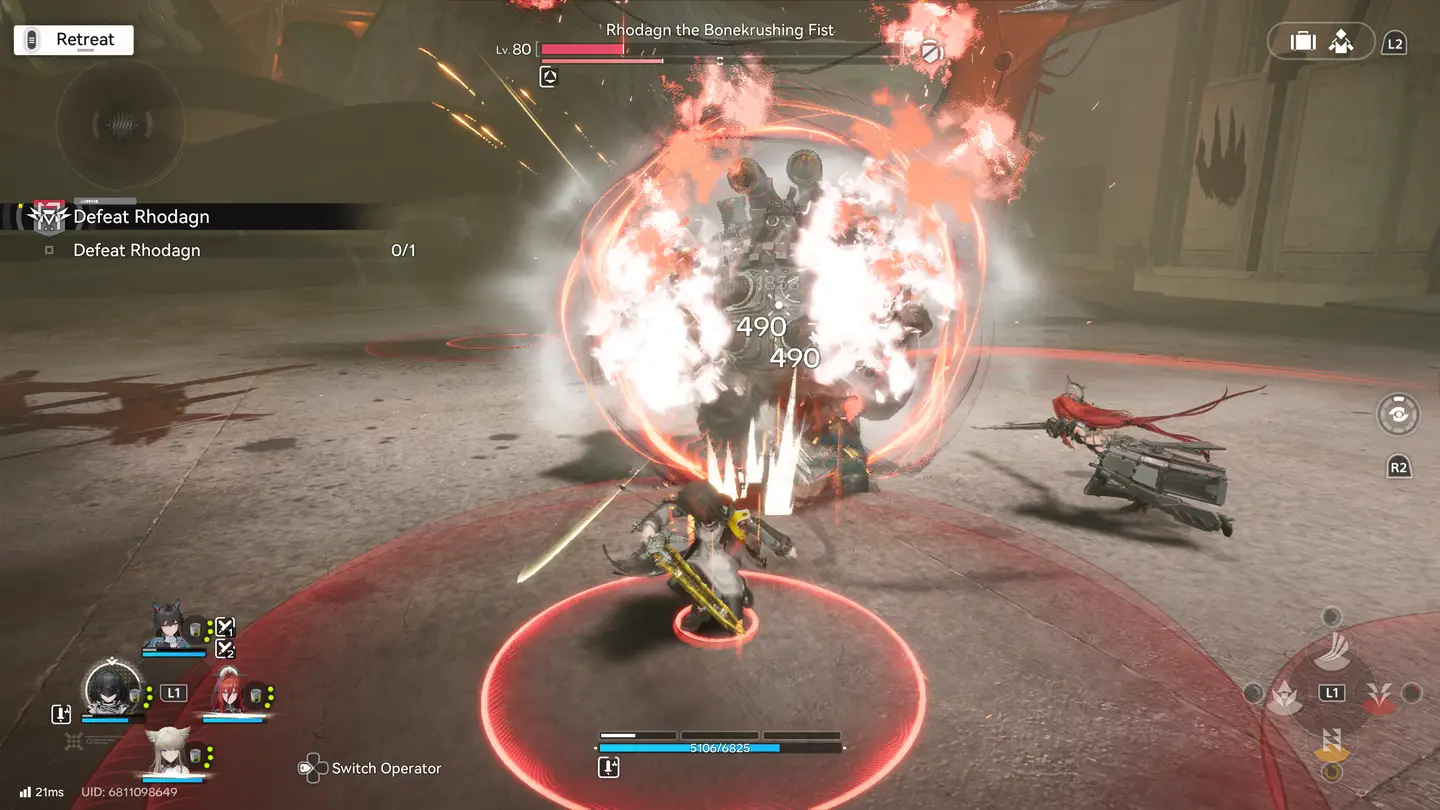Select the active masked operator portrait
This screenshot has width=1440, height=810.
108,688
